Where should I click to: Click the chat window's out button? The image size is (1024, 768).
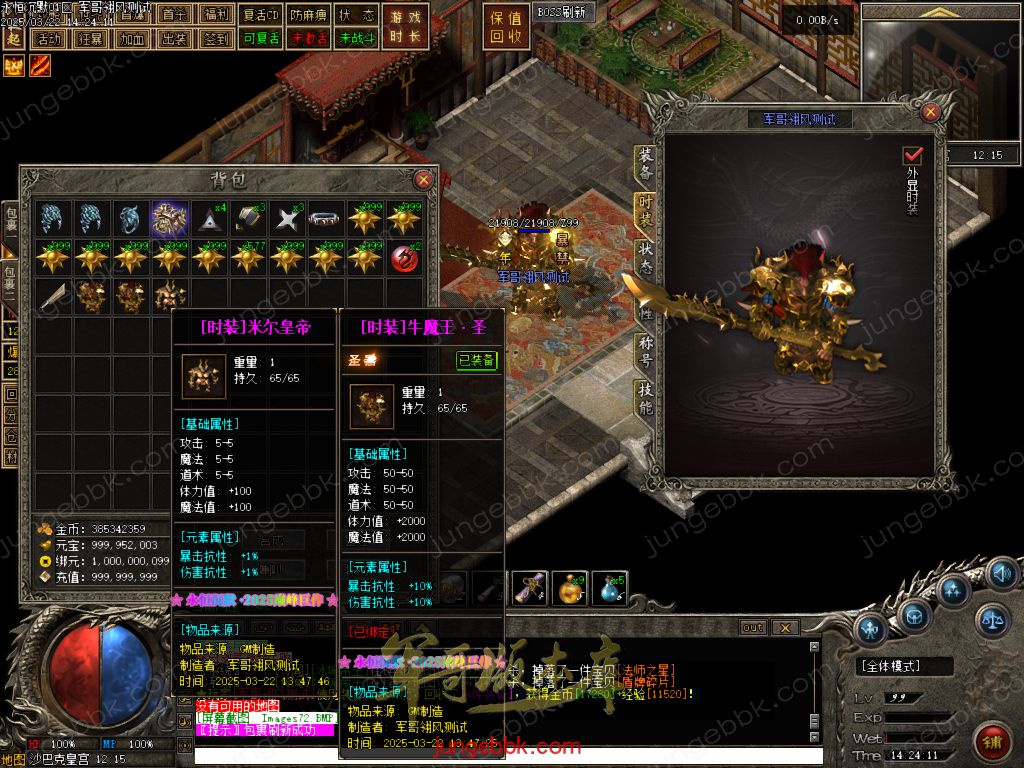753,628
